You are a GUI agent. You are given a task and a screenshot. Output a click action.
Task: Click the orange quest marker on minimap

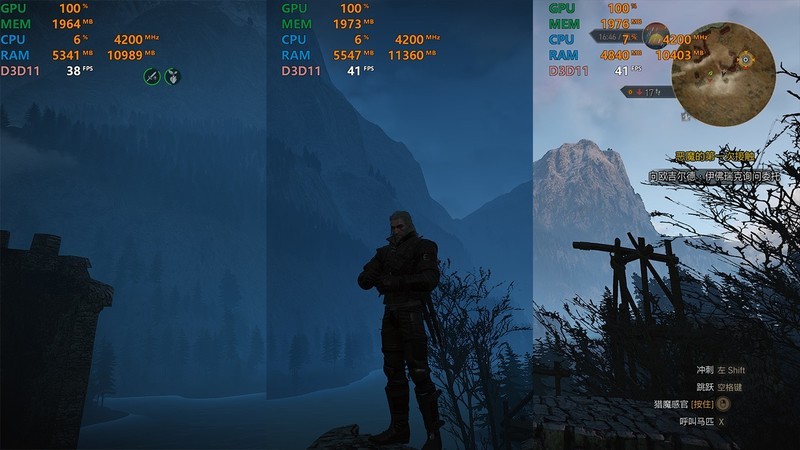point(745,60)
